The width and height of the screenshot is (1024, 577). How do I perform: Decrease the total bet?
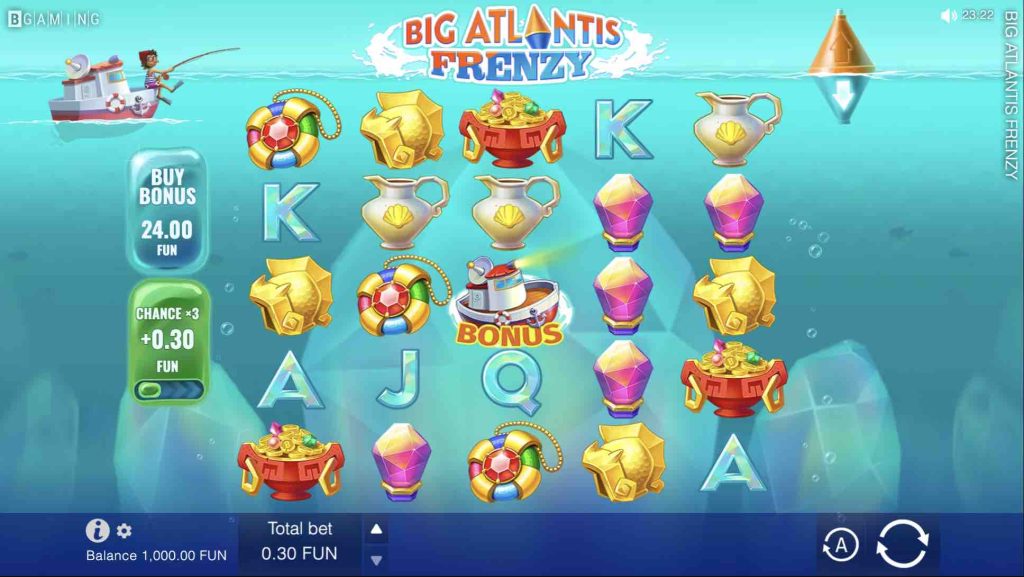click(377, 560)
